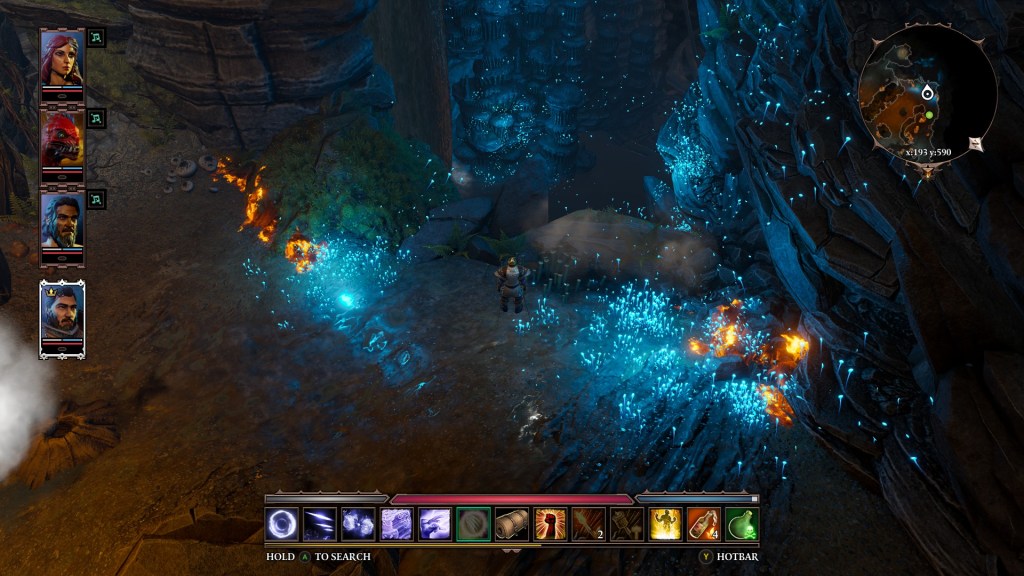Select the red-haired woman party portrait

click(62, 60)
